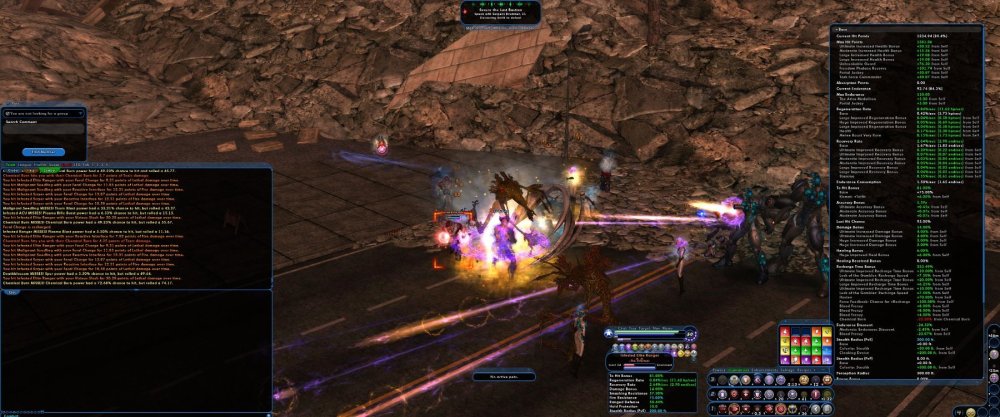Viewport: 1000px width, 417px height.
Task: Collapse the Base section of Combat Attributes
Action: coord(835,30)
